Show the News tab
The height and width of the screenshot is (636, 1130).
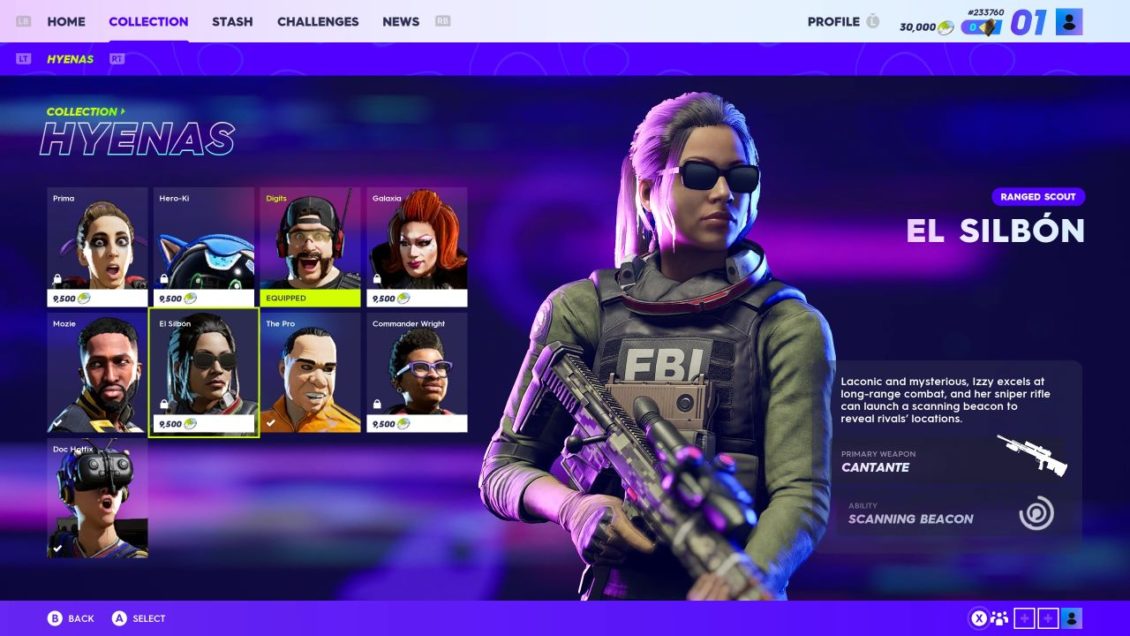pyautogui.click(x=400, y=21)
